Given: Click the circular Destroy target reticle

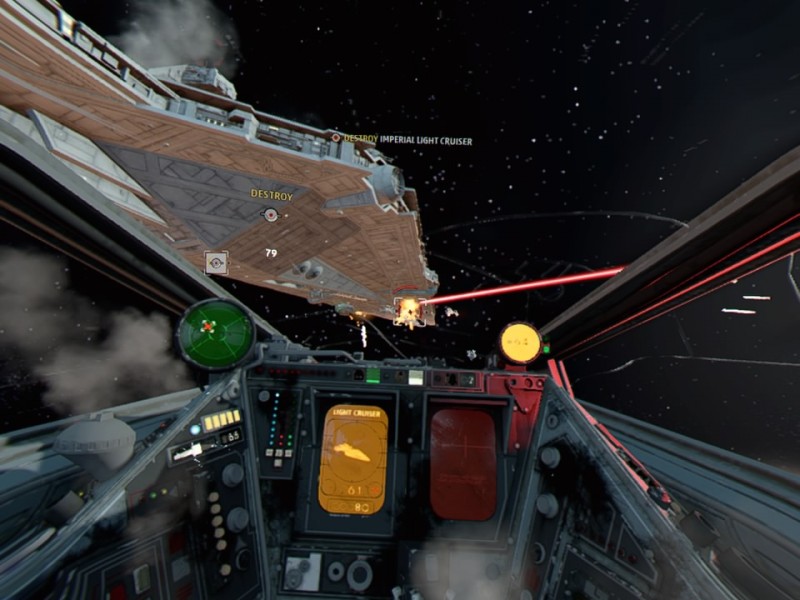Looking at the screenshot, I should point(269,214).
